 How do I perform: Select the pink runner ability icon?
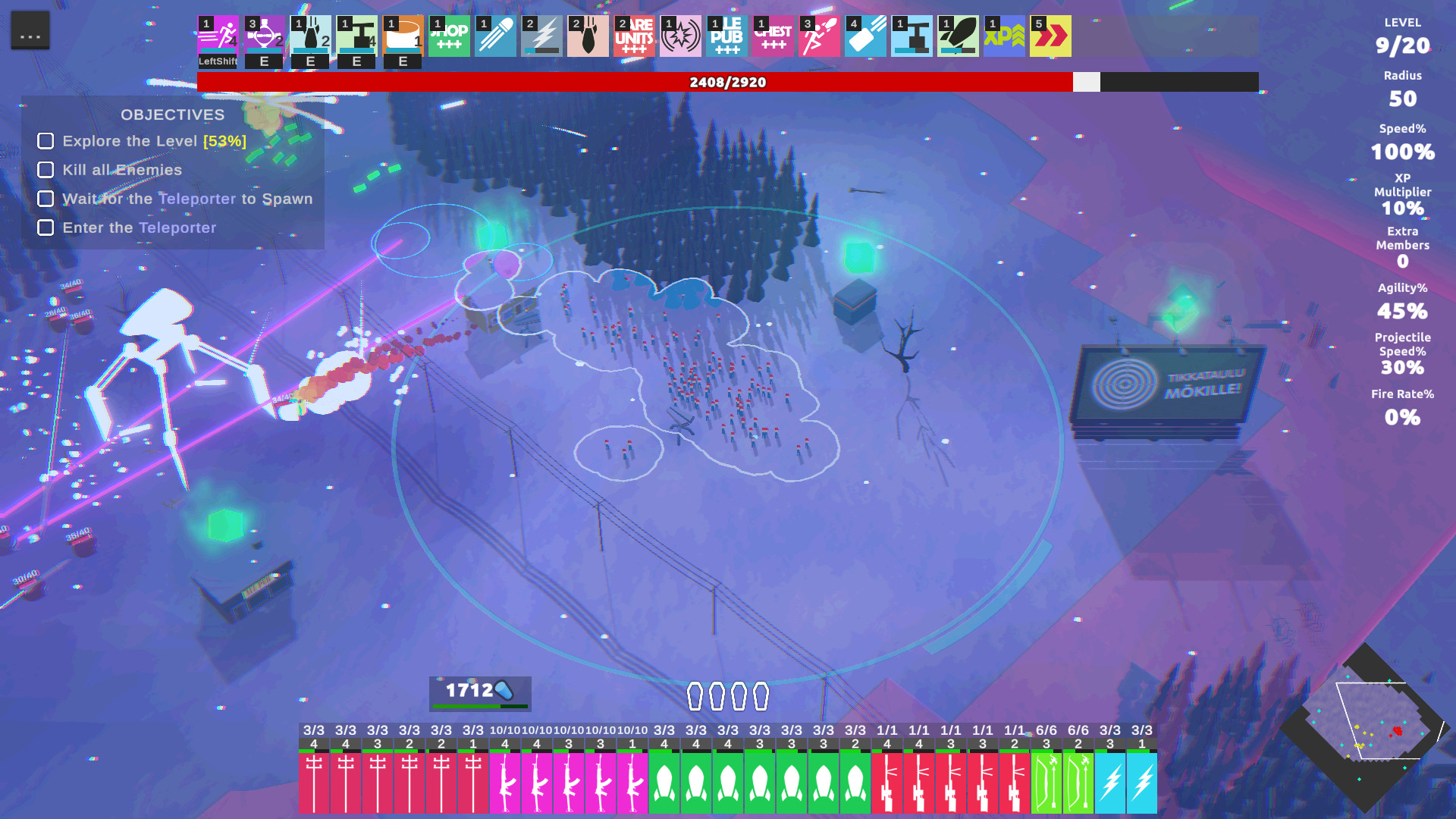tap(820, 36)
